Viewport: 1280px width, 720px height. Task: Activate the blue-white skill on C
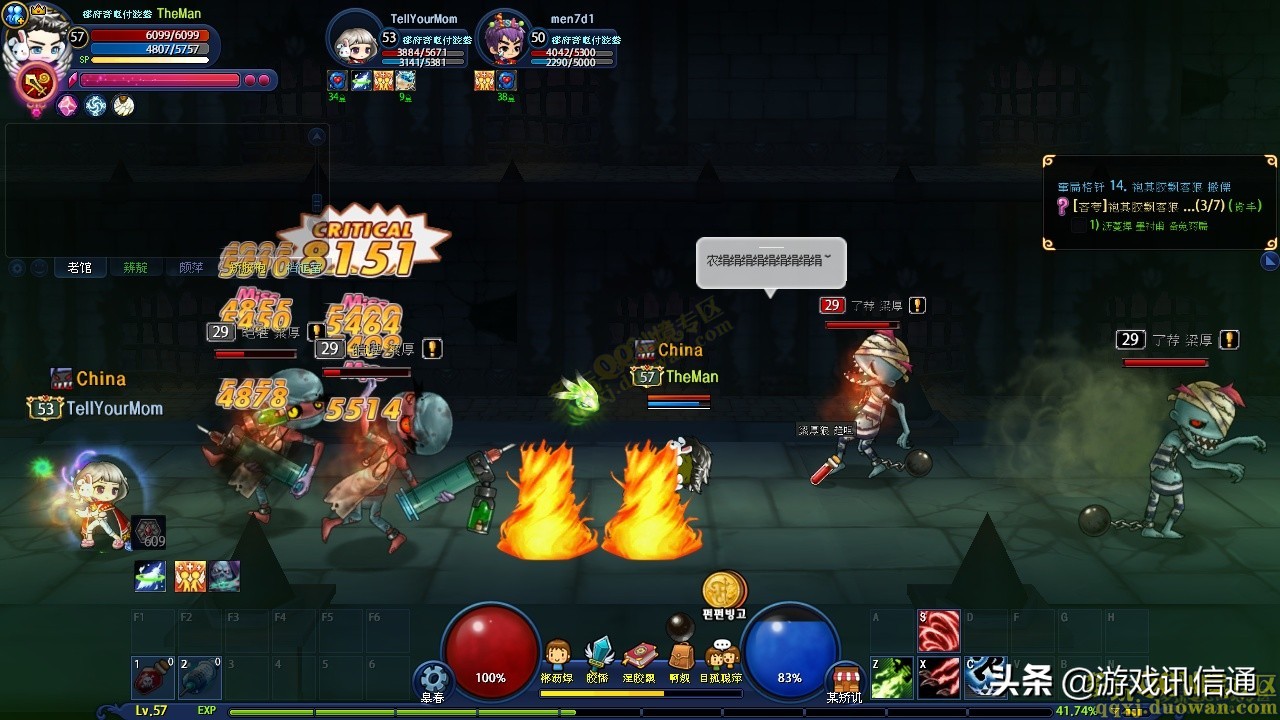(987, 677)
